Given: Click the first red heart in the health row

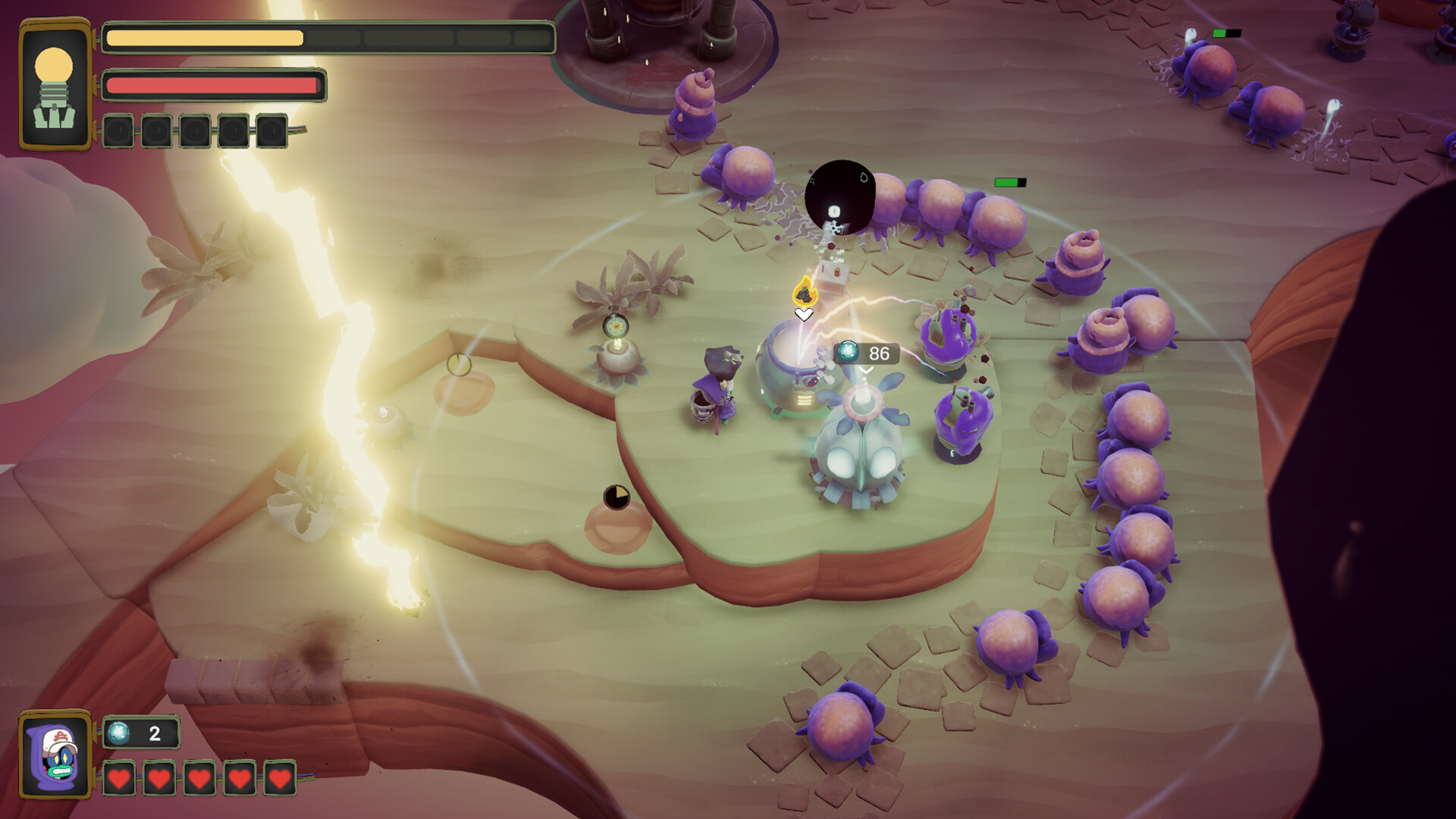Looking at the screenshot, I should point(120,778).
